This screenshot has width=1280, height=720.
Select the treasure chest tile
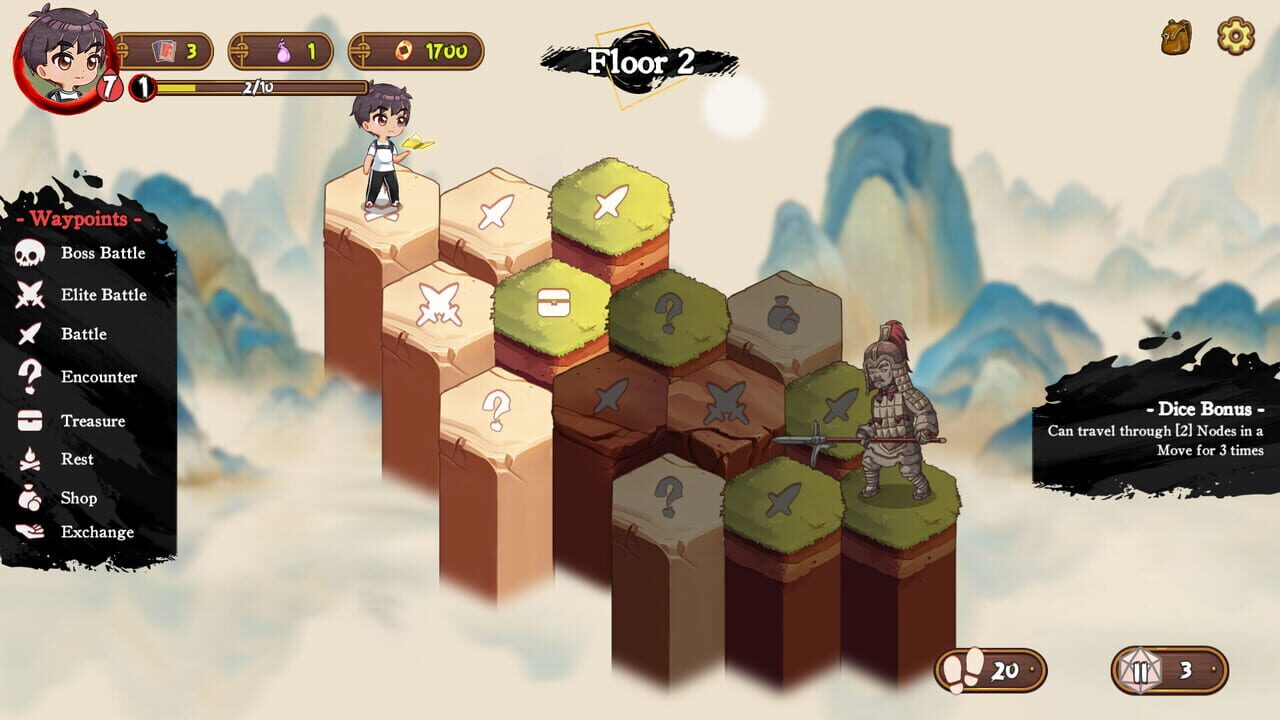coord(553,304)
